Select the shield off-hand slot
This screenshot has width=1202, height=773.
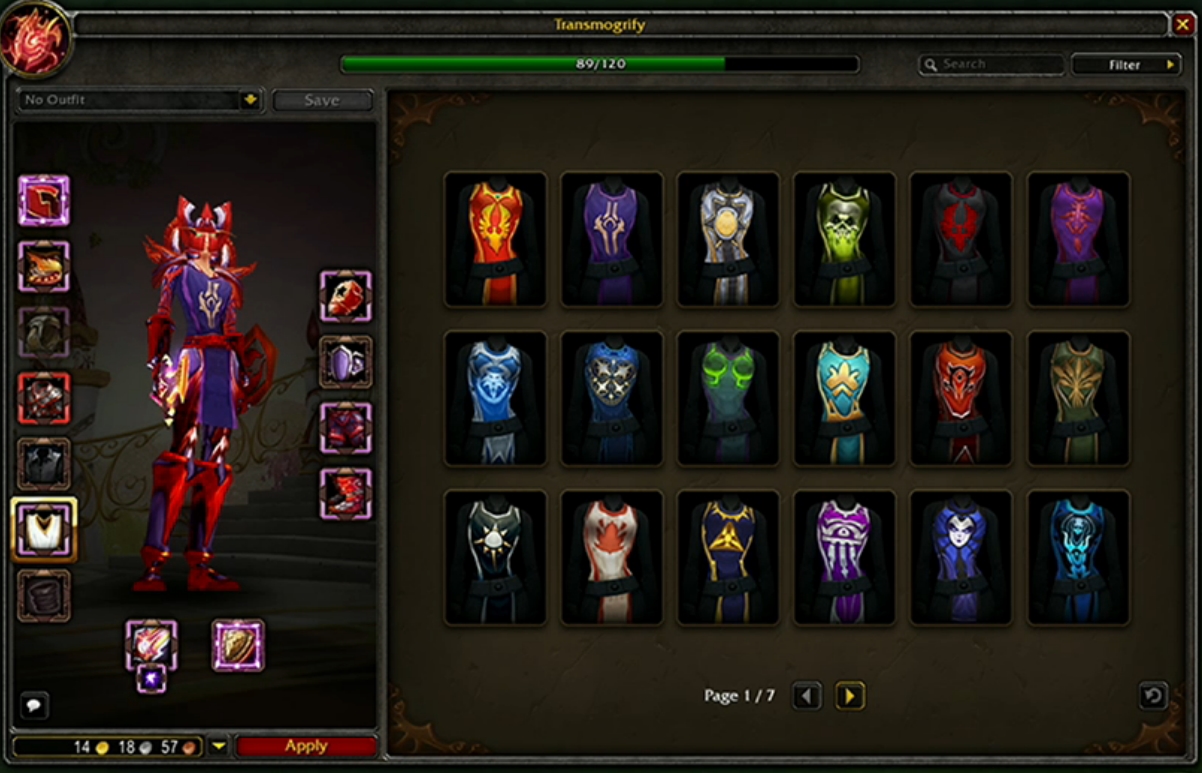click(x=238, y=645)
